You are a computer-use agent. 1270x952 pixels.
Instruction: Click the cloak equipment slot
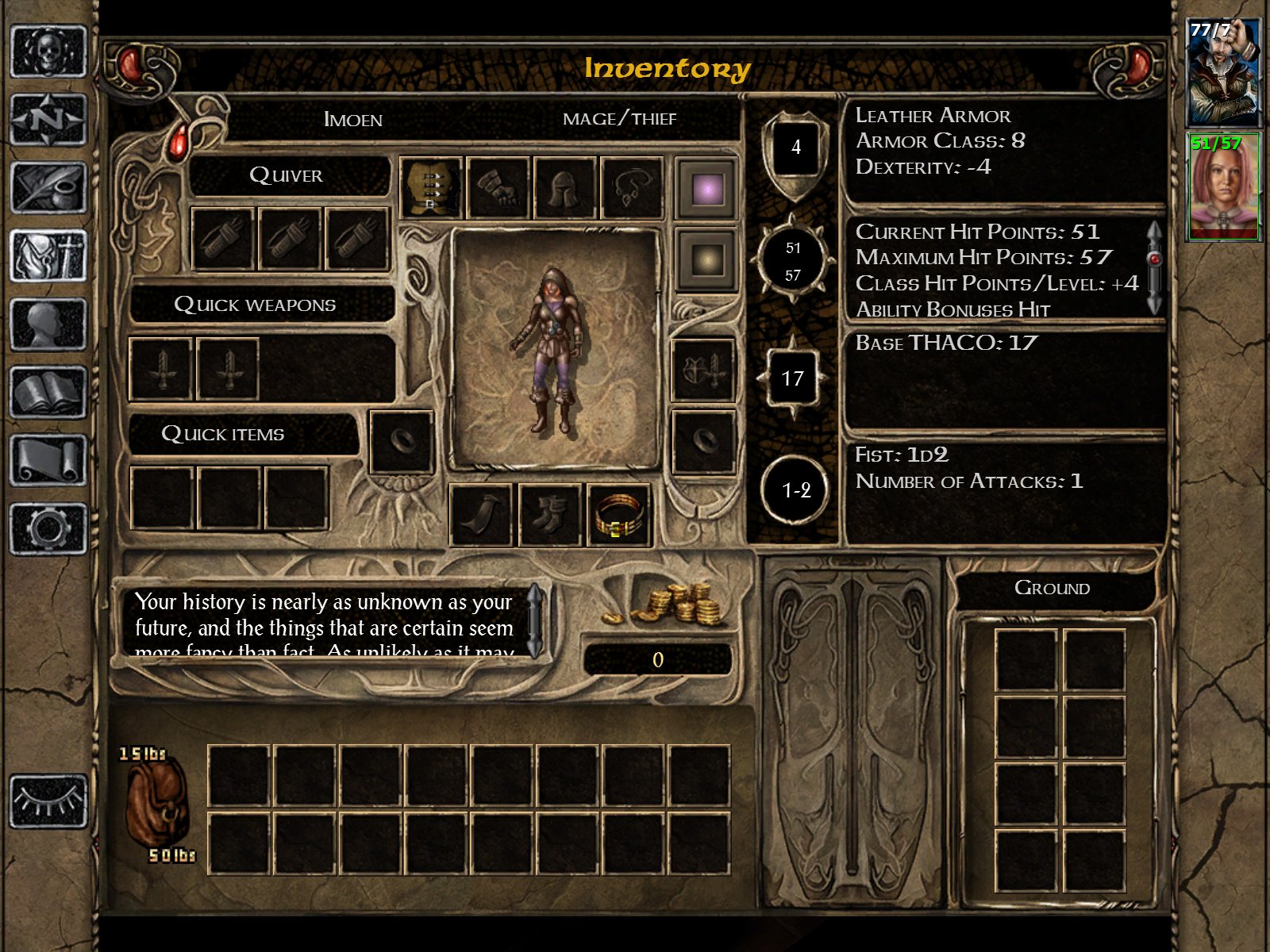[x=483, y=515]
